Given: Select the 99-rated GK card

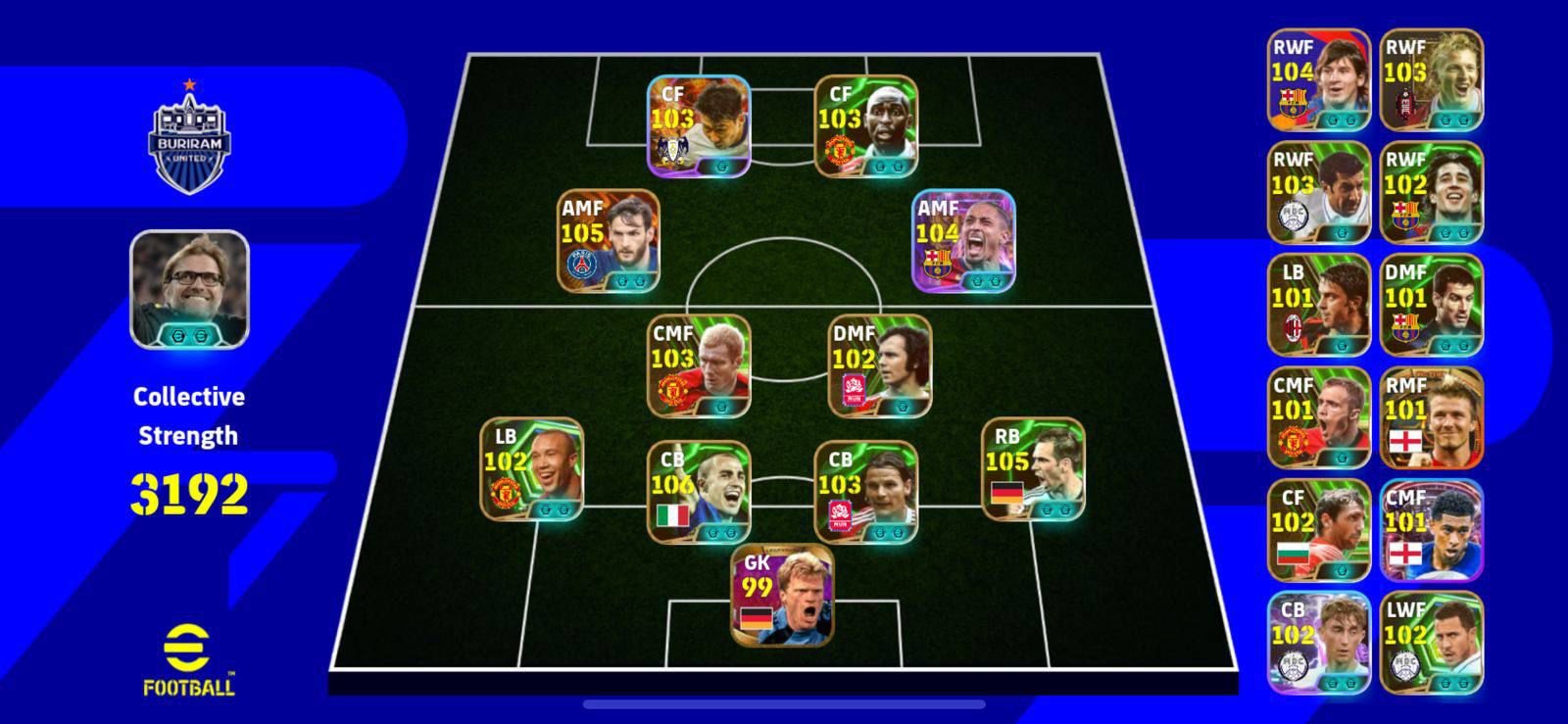Looking at the screenshot, I should point(782,595).
